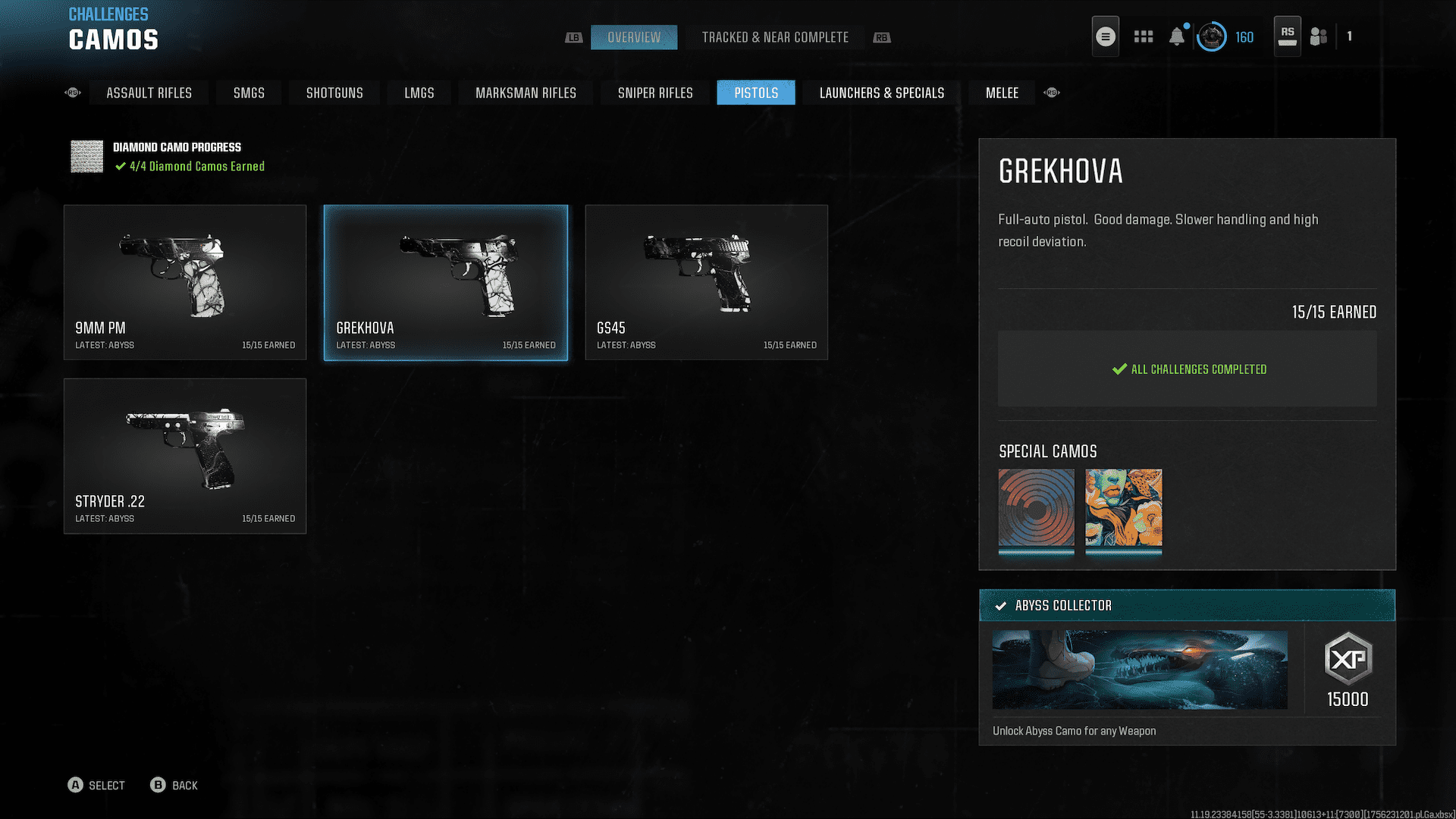This screenshot has height=819, width=1456.
Task: Switch to the Overview tab
Action: point(634,37)
